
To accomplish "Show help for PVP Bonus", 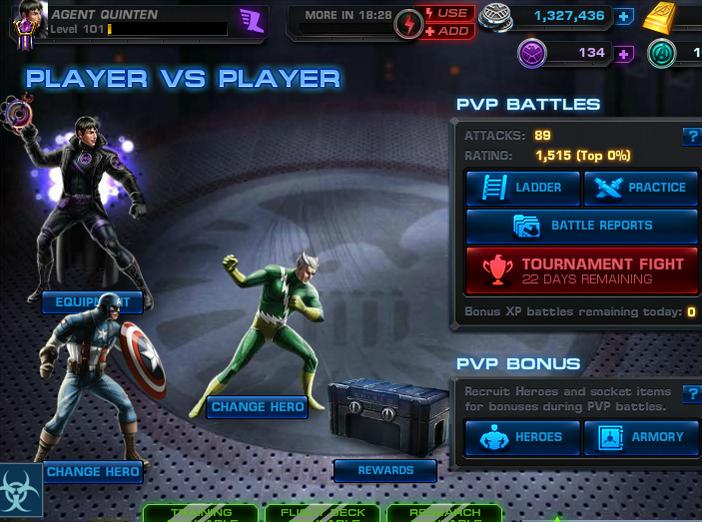I will coord(690,394).
